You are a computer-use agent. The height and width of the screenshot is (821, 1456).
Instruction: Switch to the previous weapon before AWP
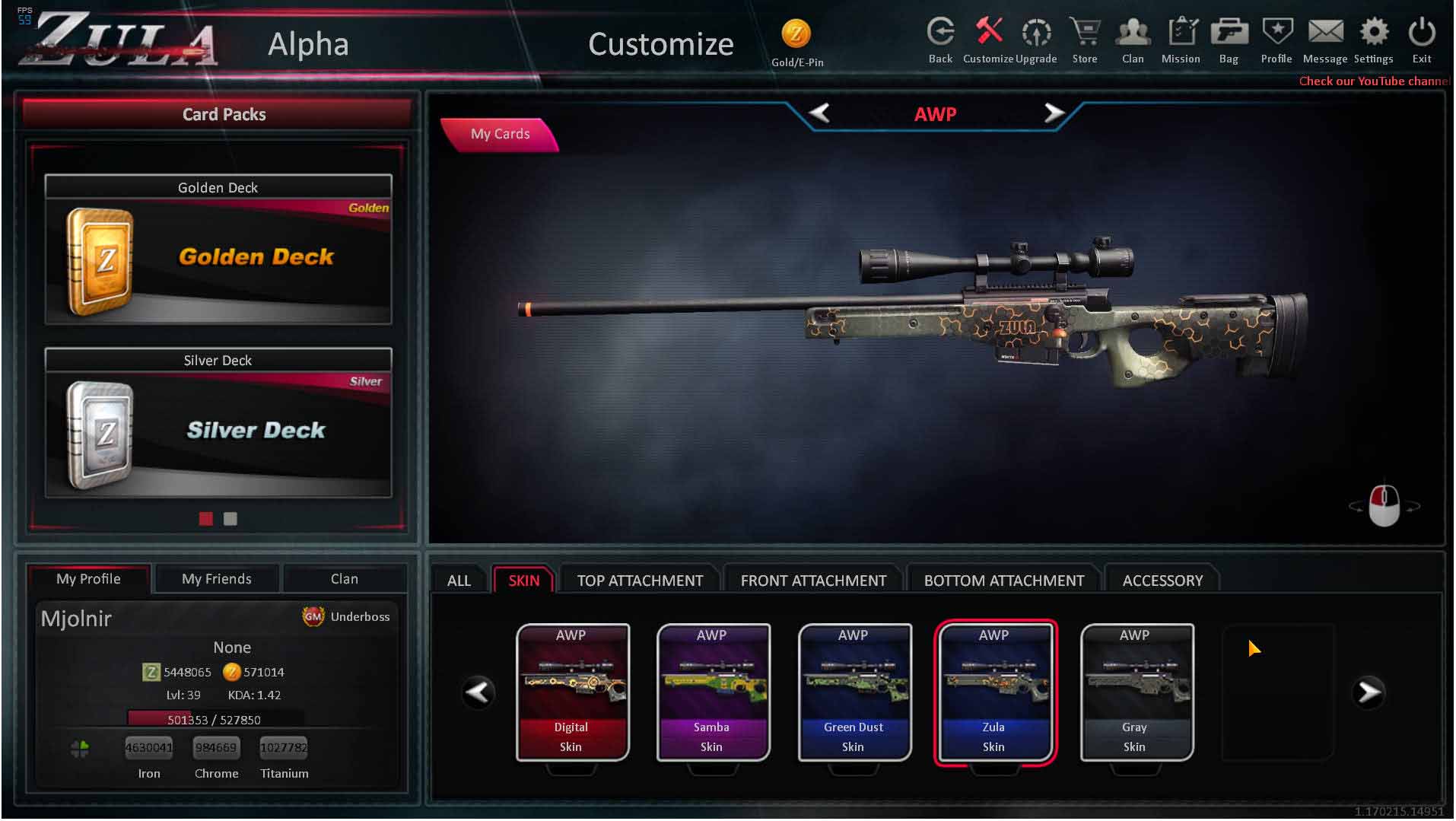819,113
